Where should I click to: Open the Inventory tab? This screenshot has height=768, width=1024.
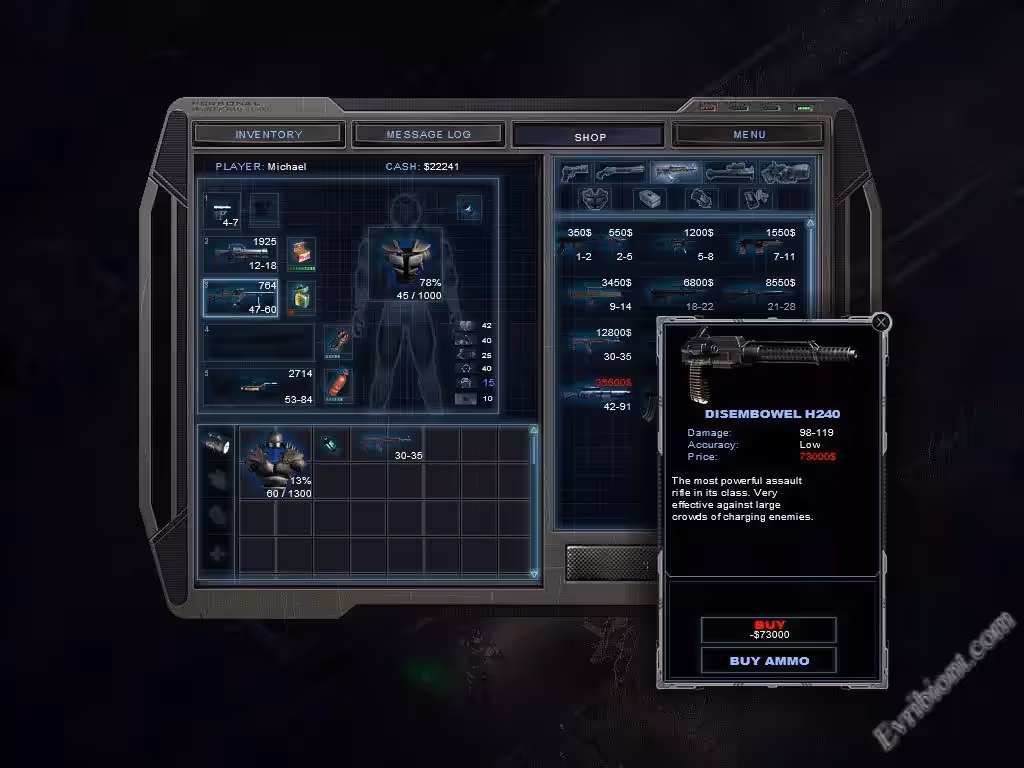click(268, 134)
